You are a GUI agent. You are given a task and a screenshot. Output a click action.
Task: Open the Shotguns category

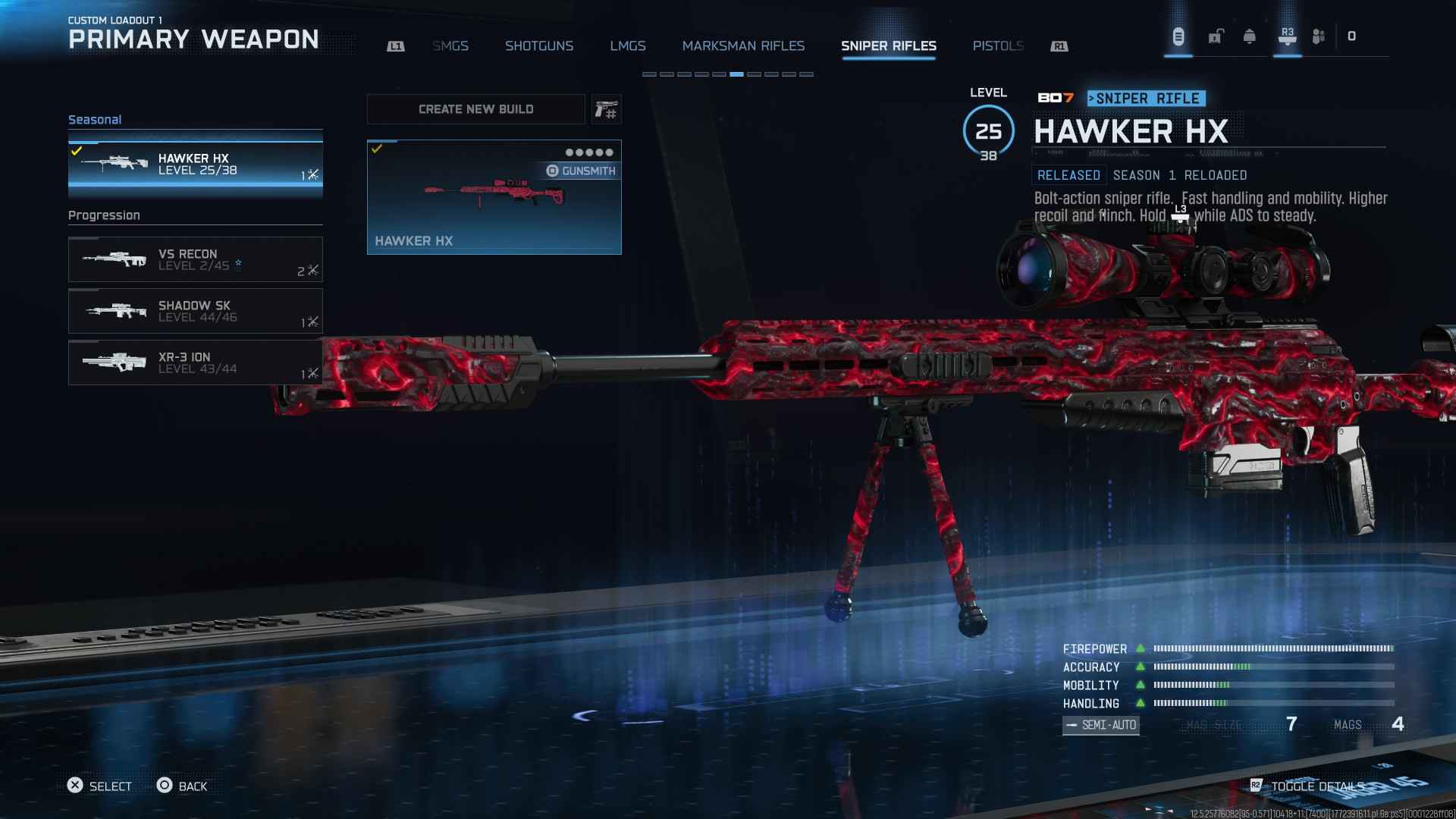(x=539, y=46)
